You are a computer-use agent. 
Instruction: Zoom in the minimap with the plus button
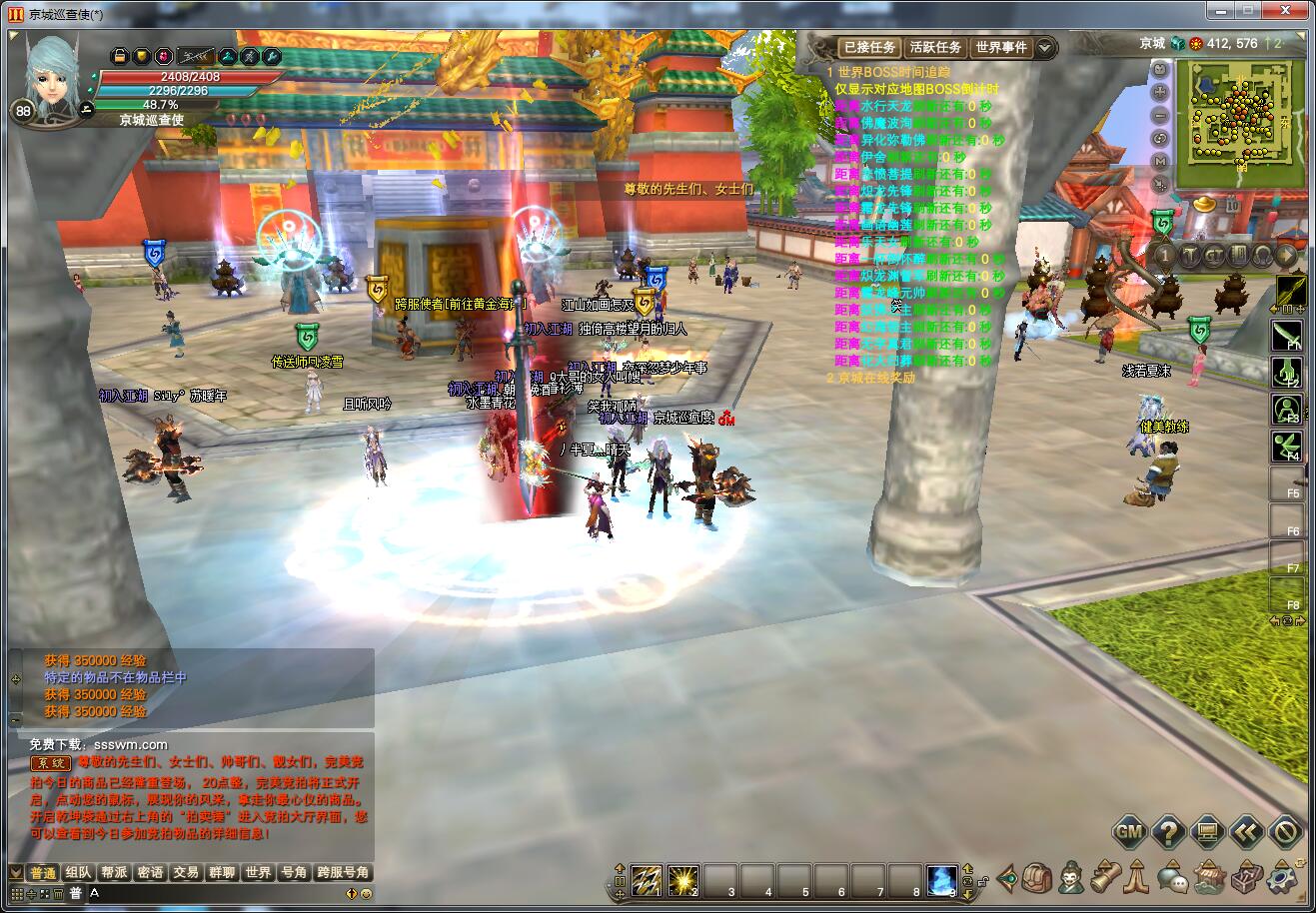click(x=1160, y=92)
